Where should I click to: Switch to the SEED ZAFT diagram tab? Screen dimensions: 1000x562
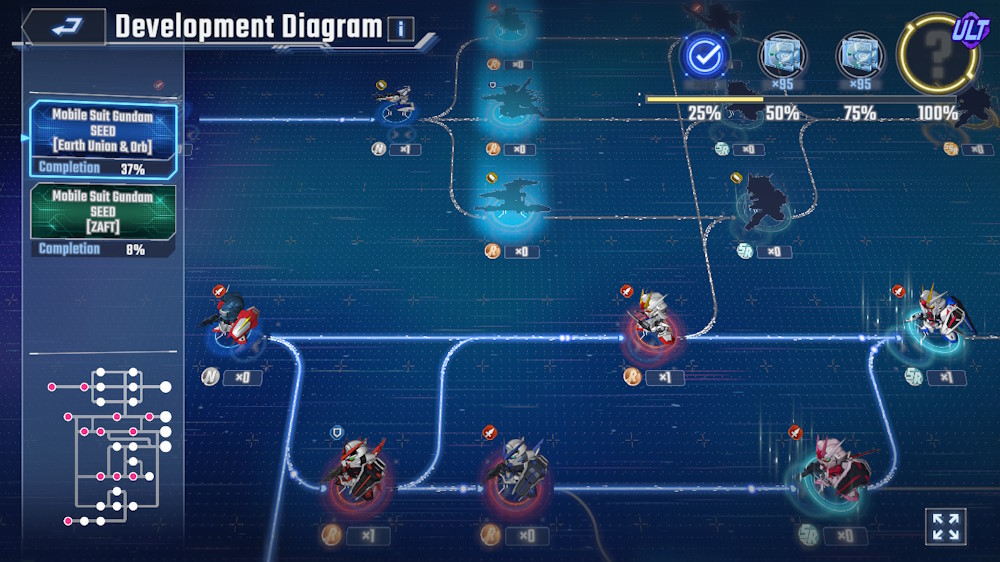pos(103,213)
